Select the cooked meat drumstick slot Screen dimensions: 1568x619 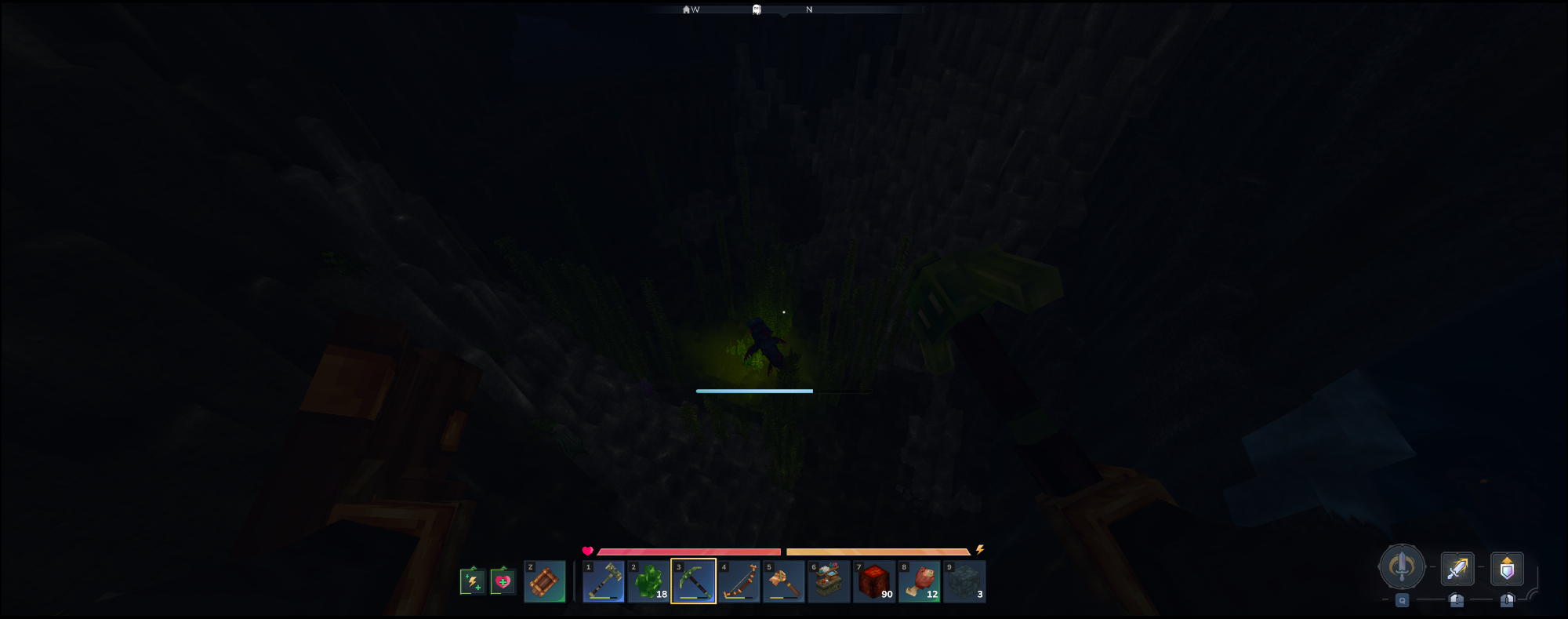pyautogui.click(x=920, y=581)
